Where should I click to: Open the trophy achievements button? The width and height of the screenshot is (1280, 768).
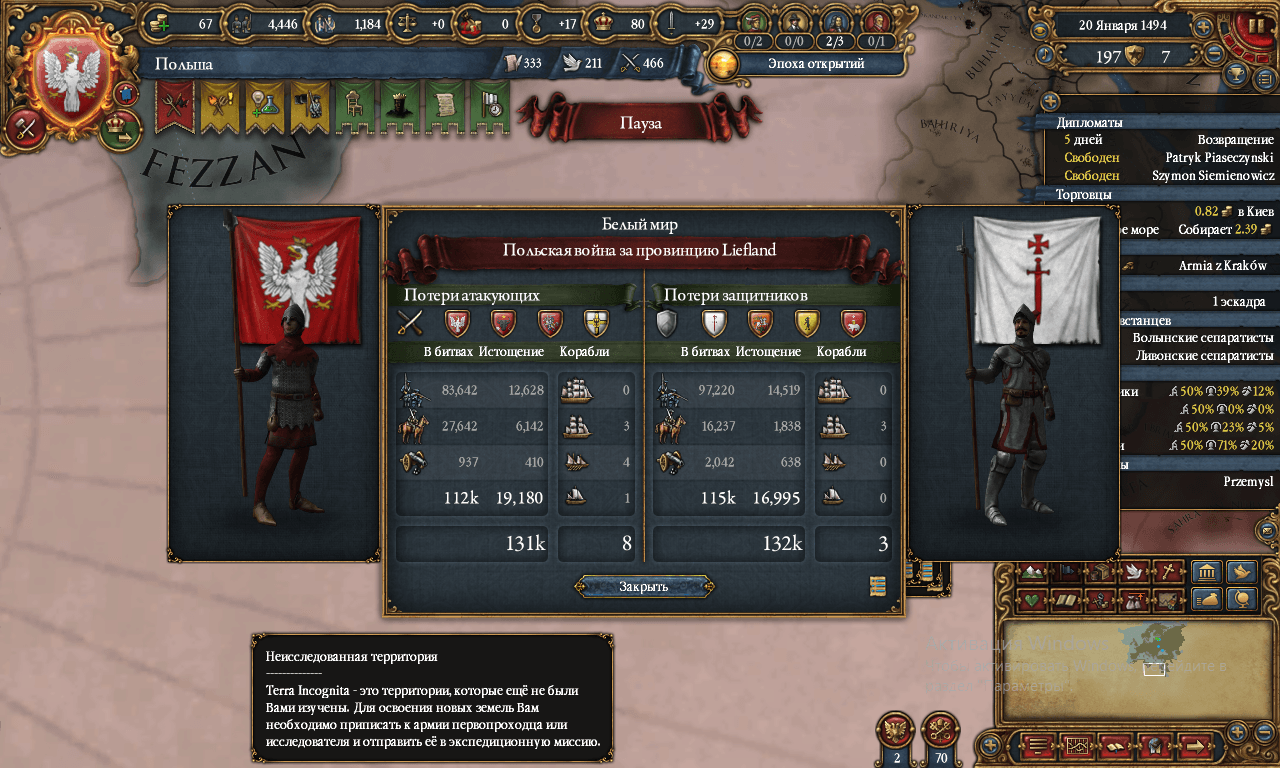(x=1237, y=74)
